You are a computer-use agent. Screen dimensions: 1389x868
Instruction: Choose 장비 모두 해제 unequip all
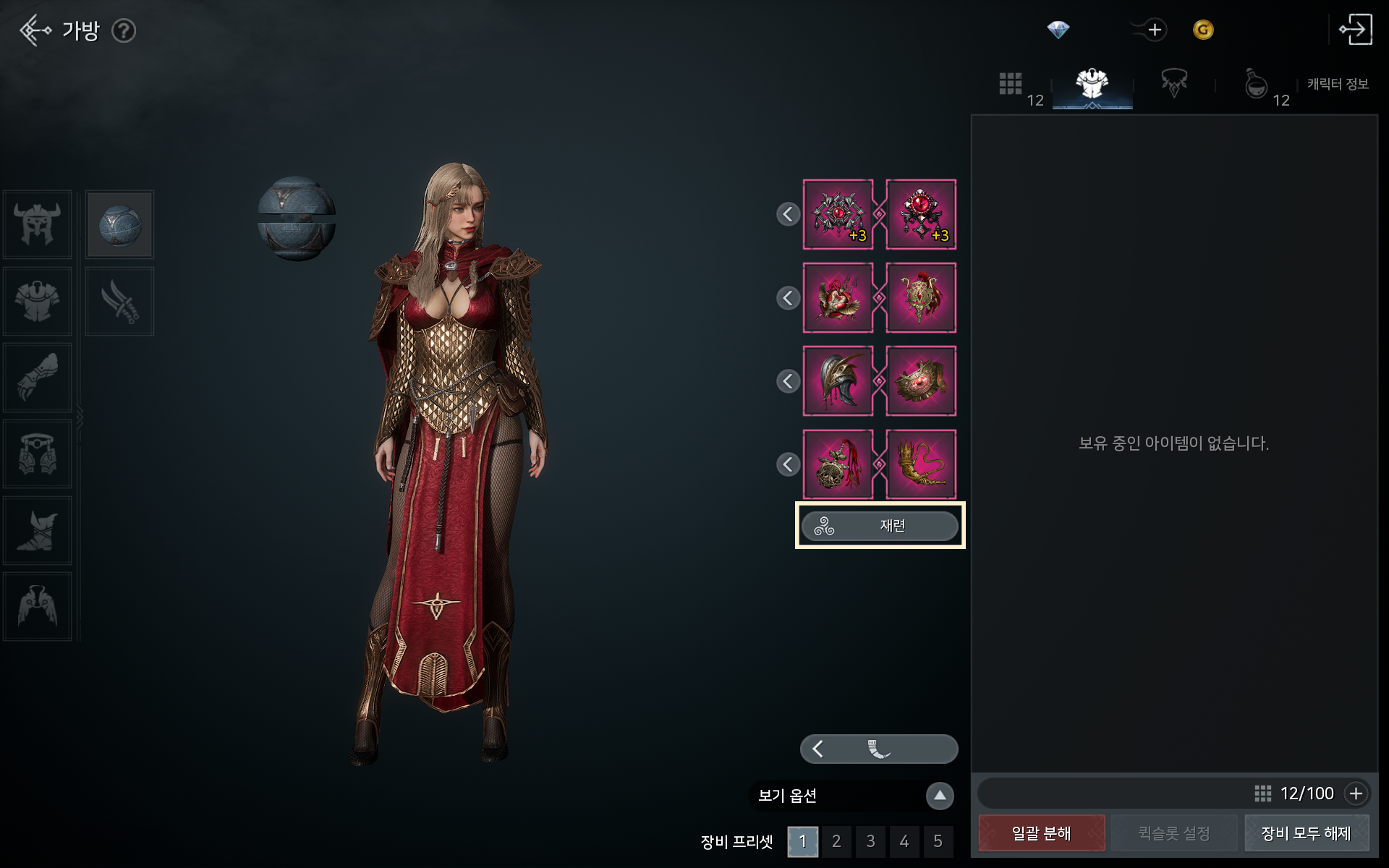(1306, 833)
